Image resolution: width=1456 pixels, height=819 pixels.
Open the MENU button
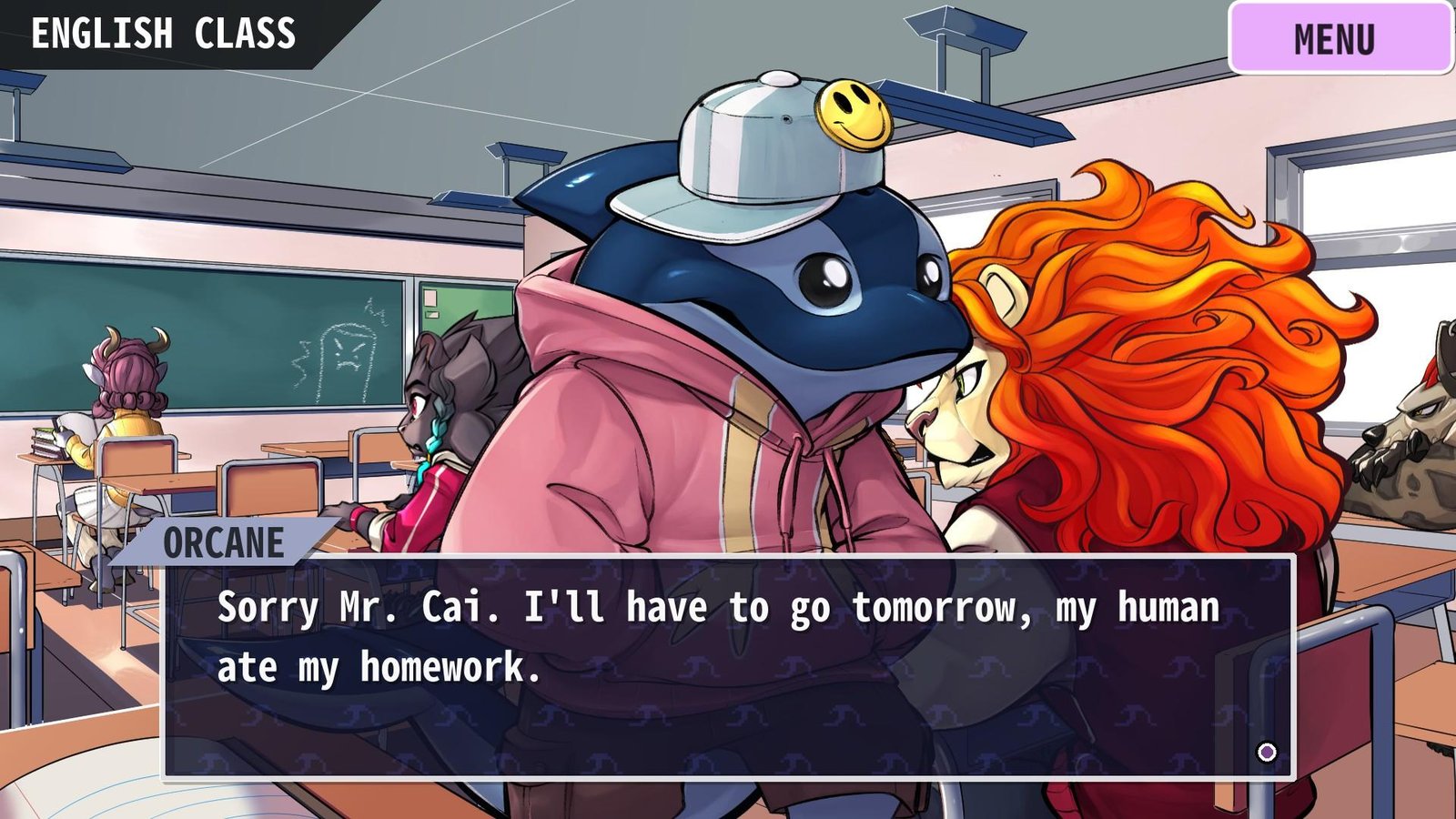[1340, 38]
